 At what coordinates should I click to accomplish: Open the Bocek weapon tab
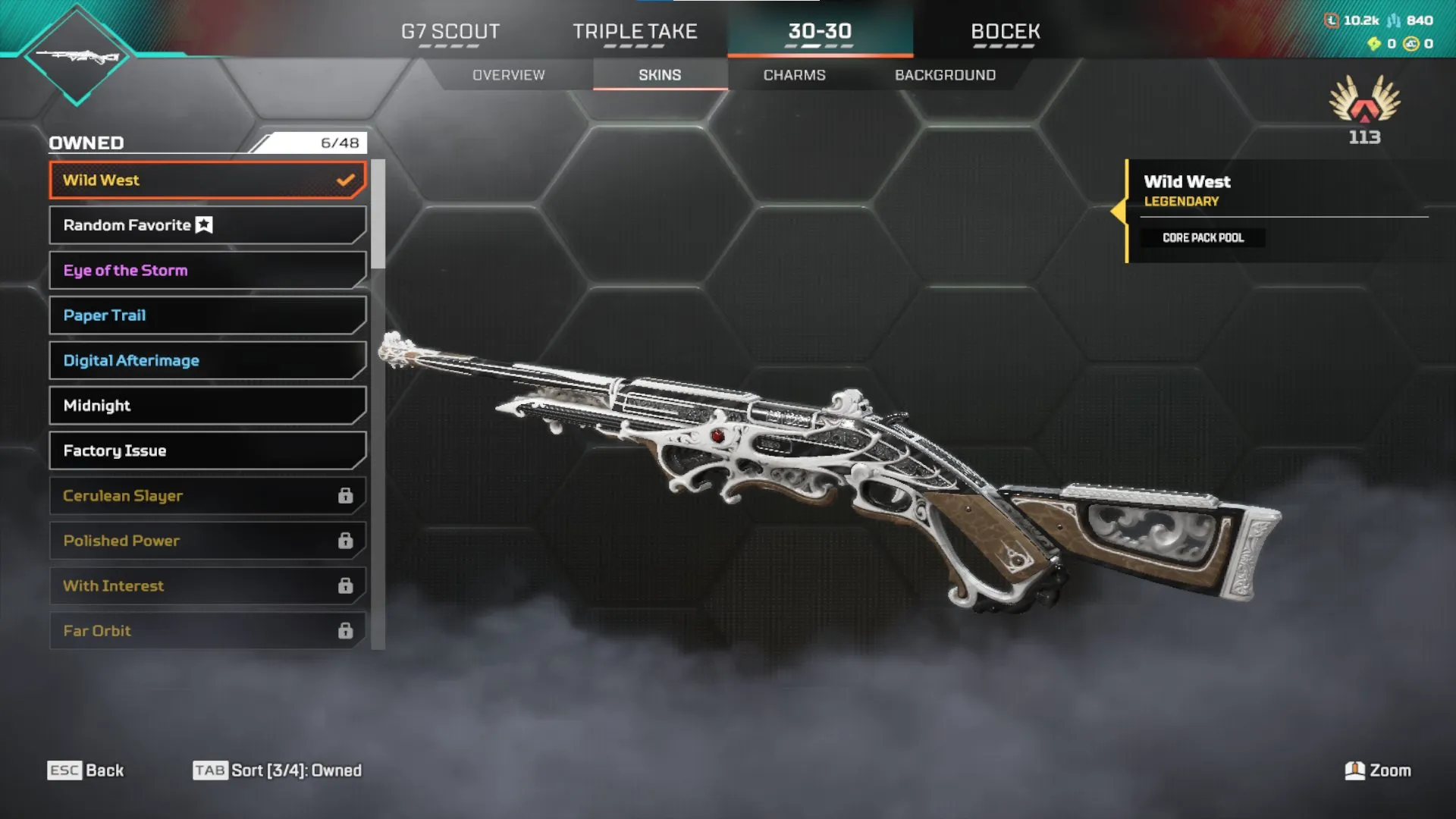click(1006, 32)
